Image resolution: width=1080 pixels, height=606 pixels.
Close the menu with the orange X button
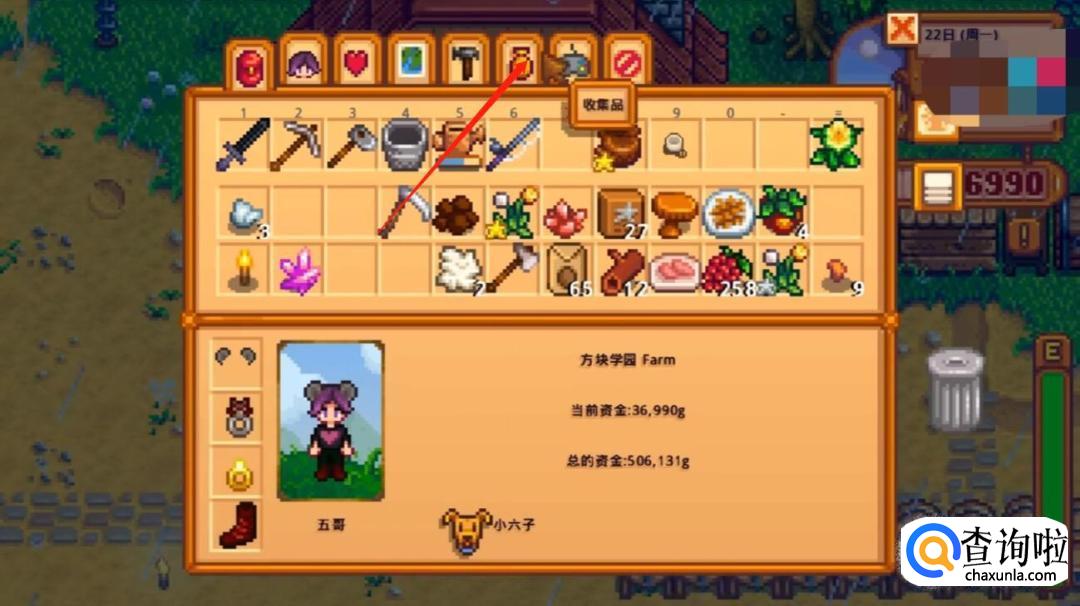tap(902, 29)
